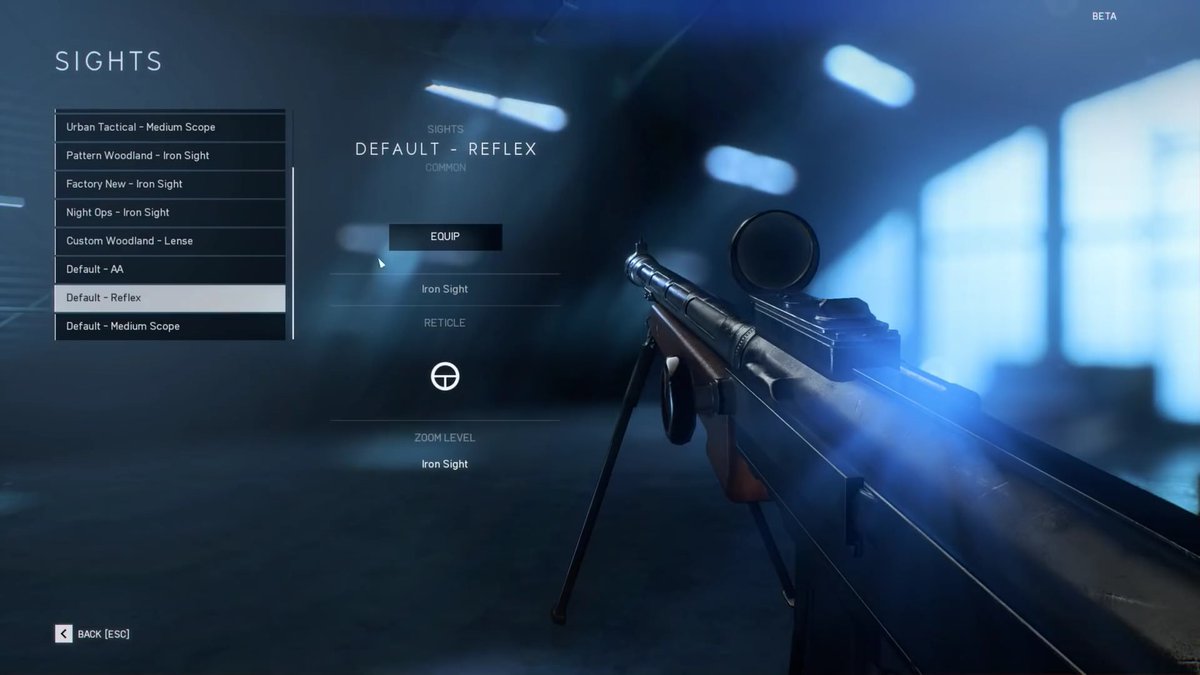Choose Custom Woodland - Lense sight
The image size is (1200, 675).
point(170,241)
